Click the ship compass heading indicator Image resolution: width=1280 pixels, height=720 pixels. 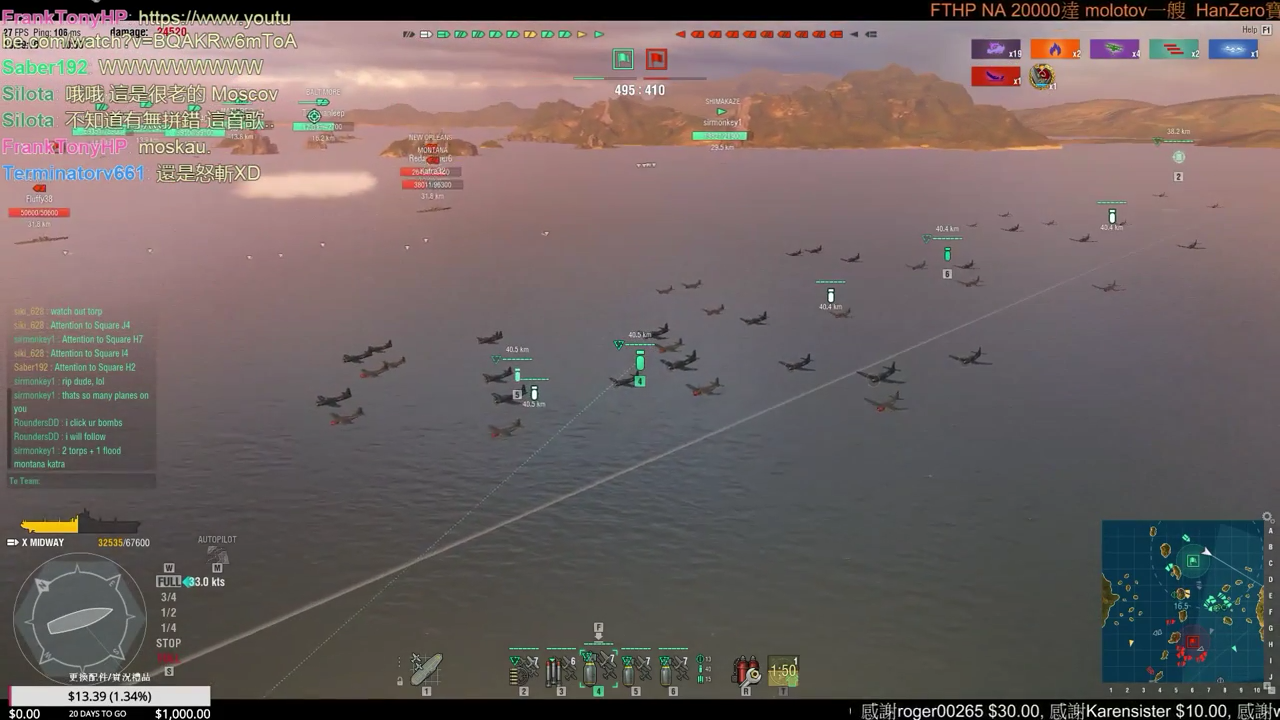pos(80,620)
